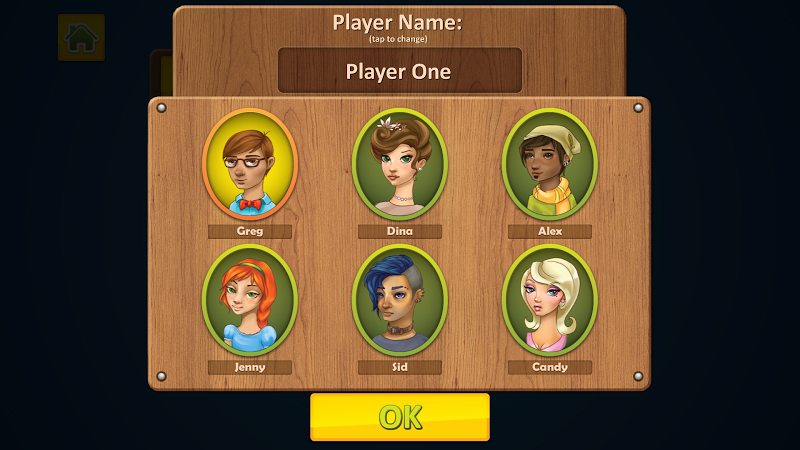Tap the Player One name field
Screen dimensions: 800x450
(x=399, y=71)
